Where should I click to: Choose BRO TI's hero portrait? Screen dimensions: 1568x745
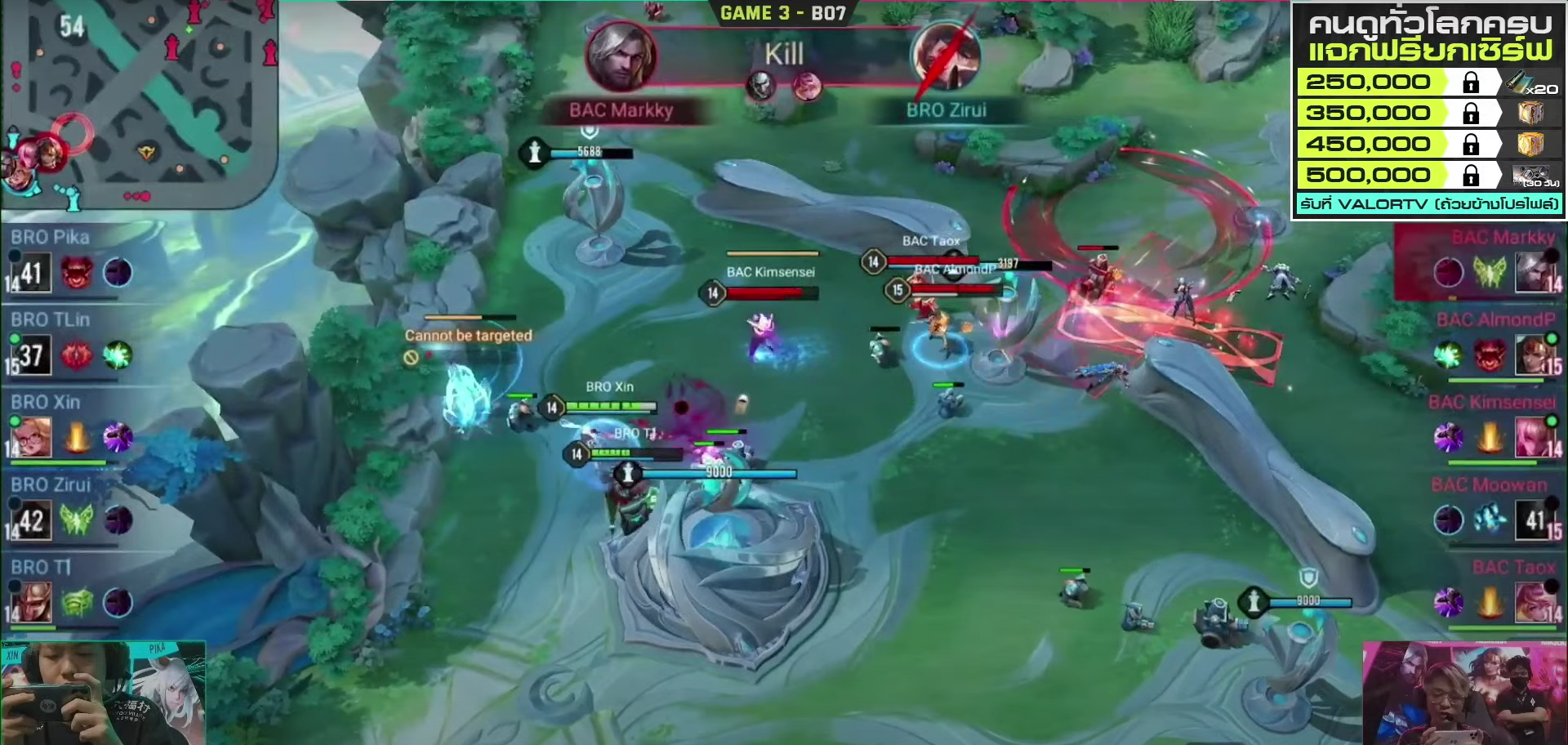32,602
